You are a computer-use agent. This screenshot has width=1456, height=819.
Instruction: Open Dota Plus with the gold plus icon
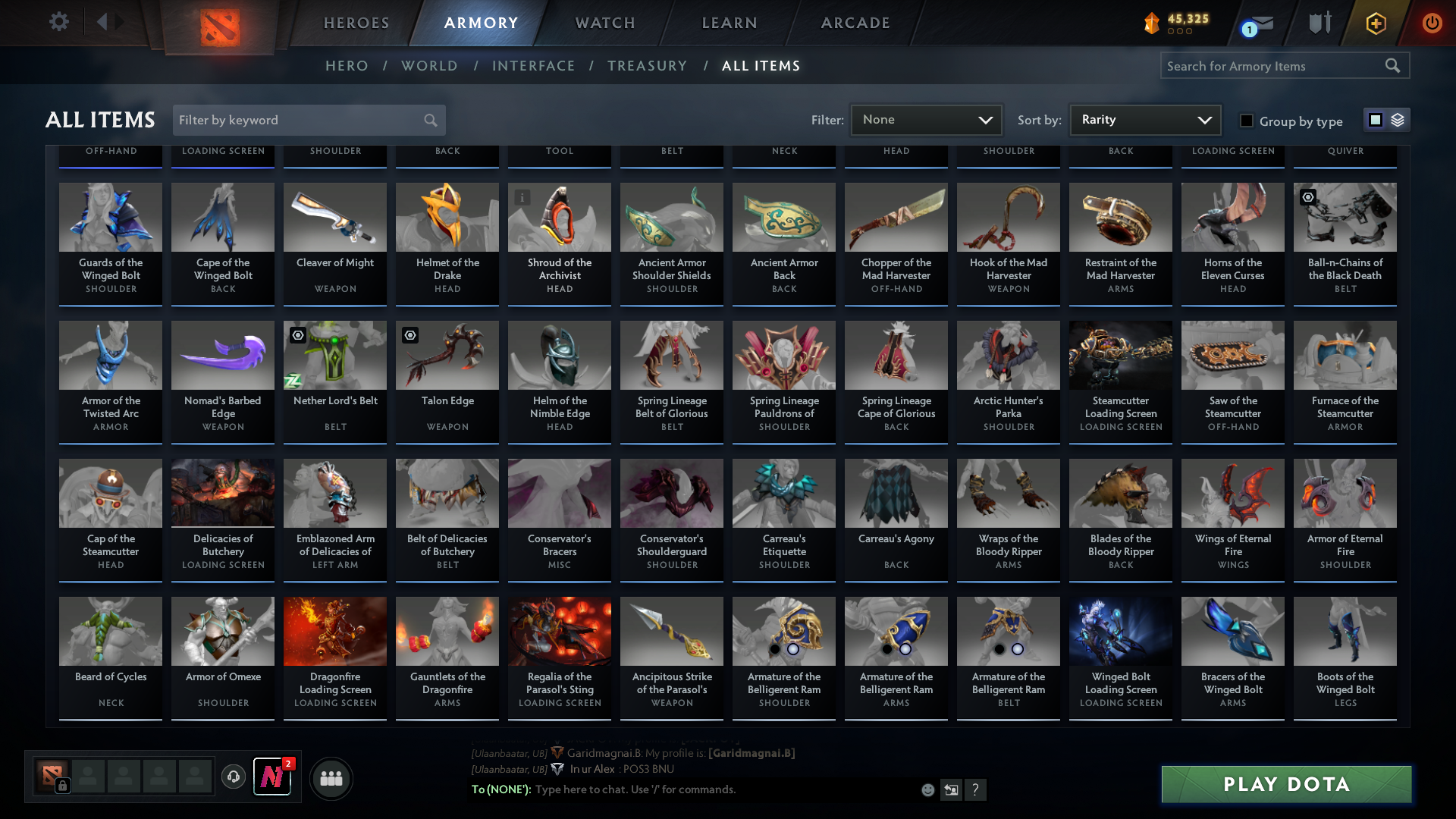1375,23
